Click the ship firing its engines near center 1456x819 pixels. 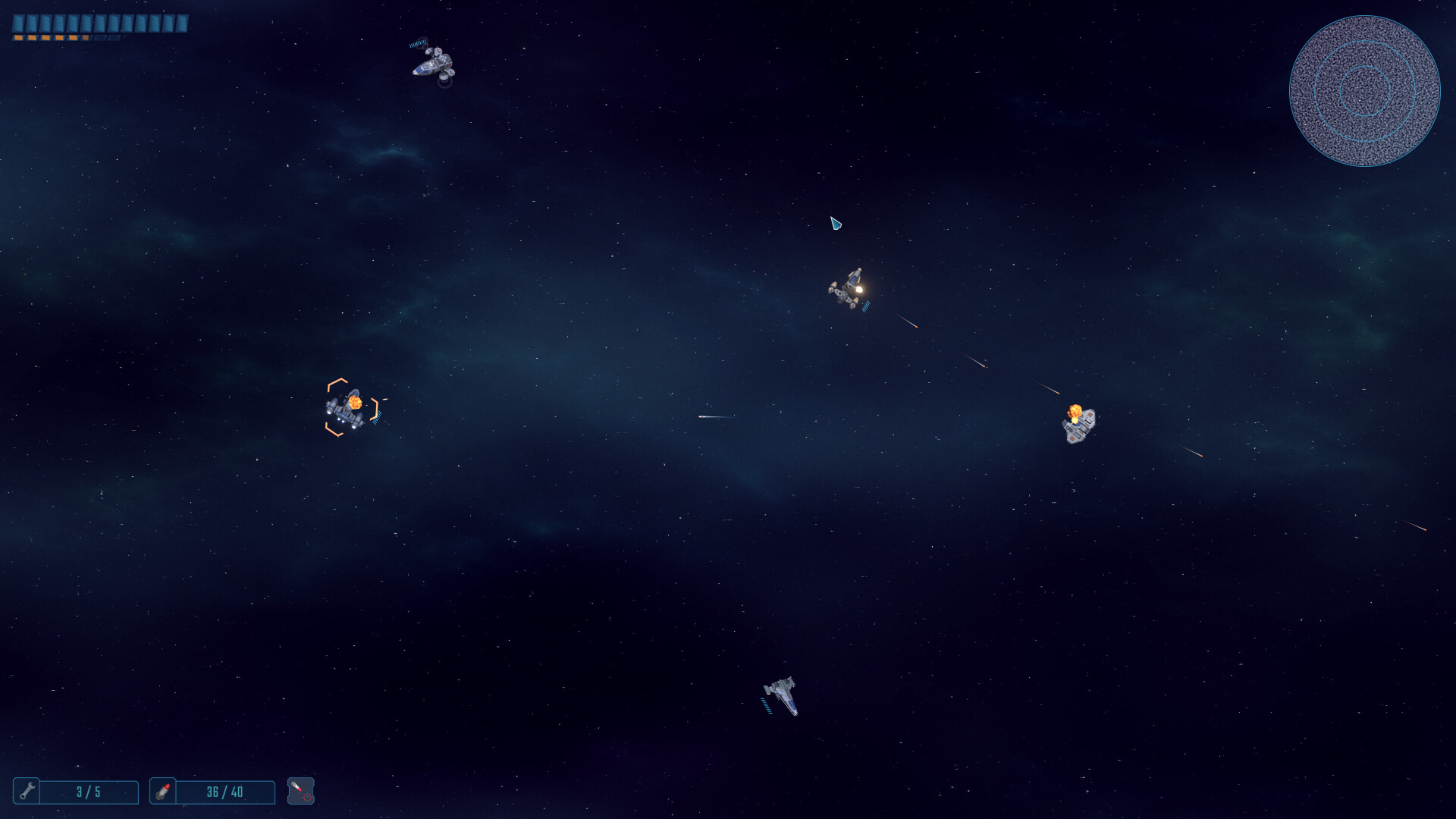click(x=847, y=289)
